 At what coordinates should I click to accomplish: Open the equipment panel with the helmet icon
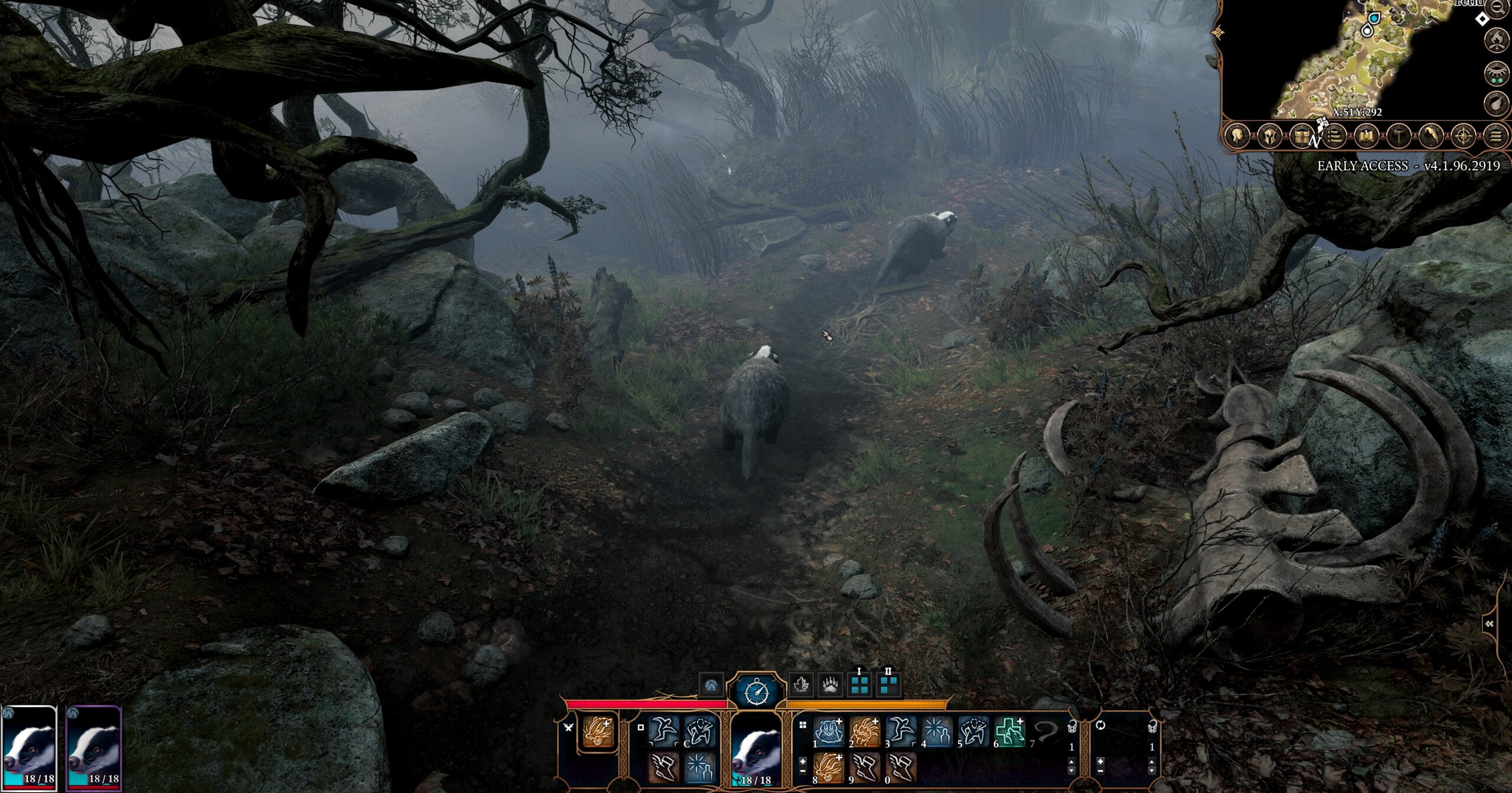[1269, 137]
